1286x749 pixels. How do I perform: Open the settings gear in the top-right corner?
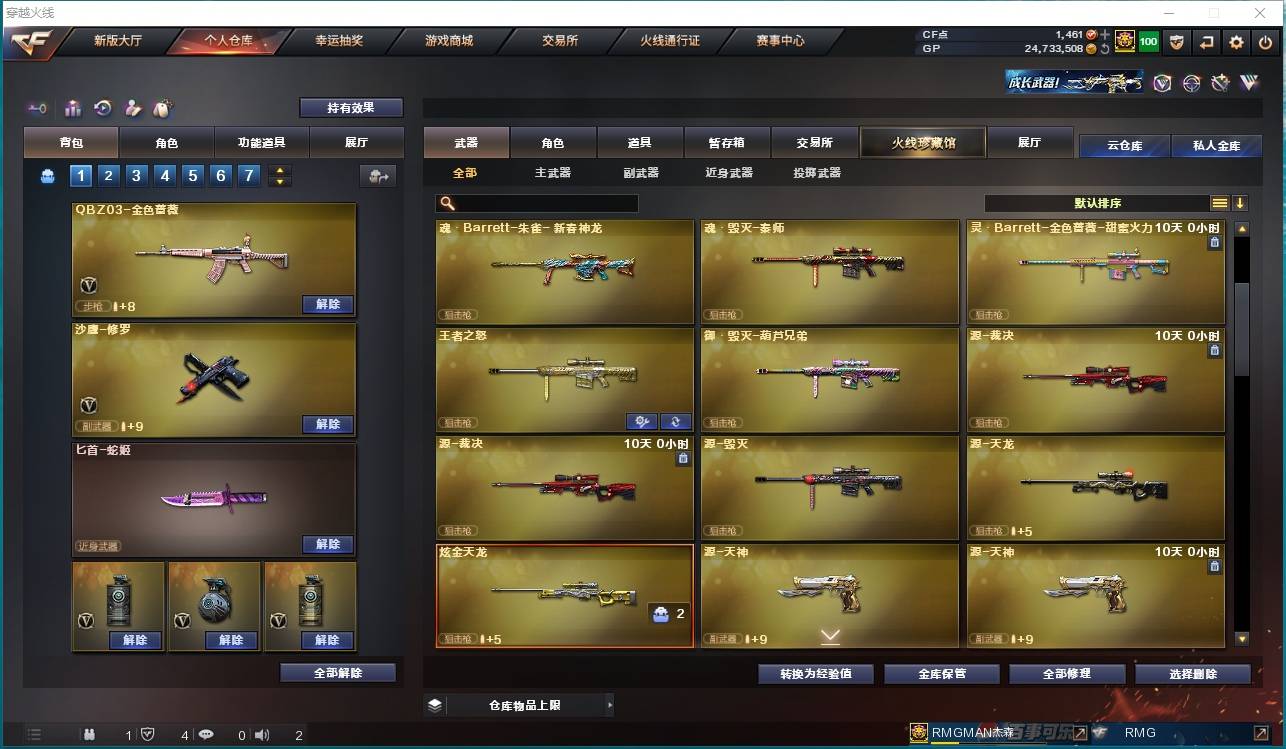pos(1237,42)
